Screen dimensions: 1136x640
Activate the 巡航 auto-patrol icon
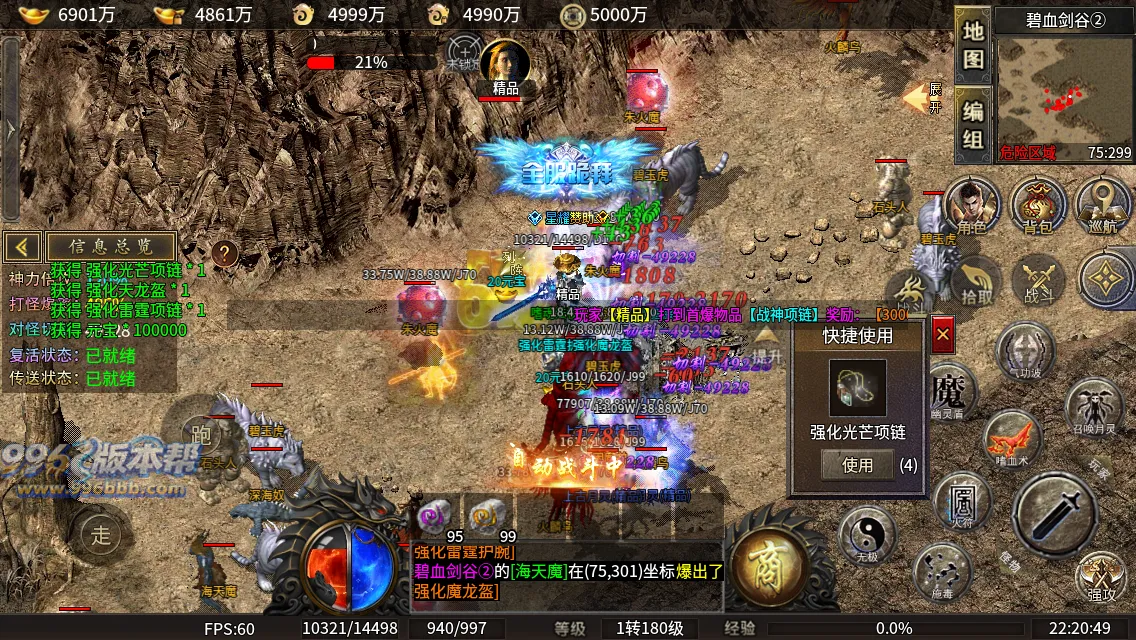(x=1103, y=205)
